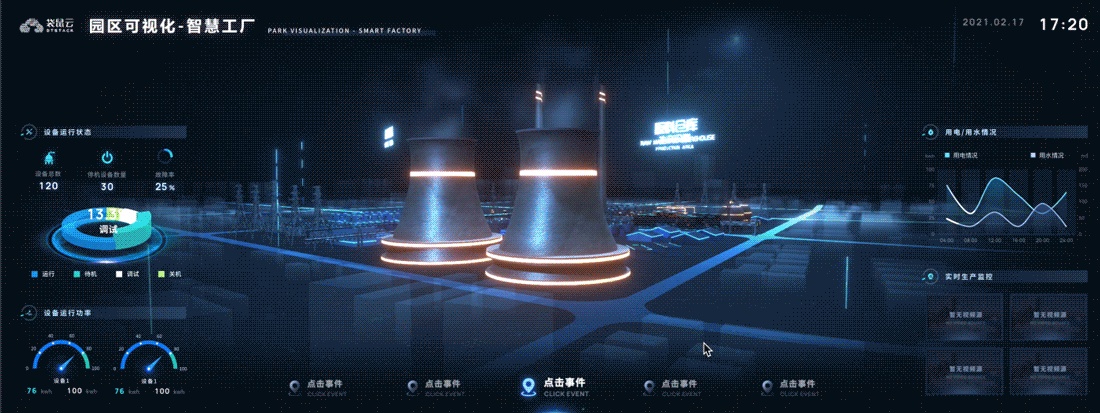Select the 调试 donut chart center
The image size is (1100, 413).
point(109,229)
